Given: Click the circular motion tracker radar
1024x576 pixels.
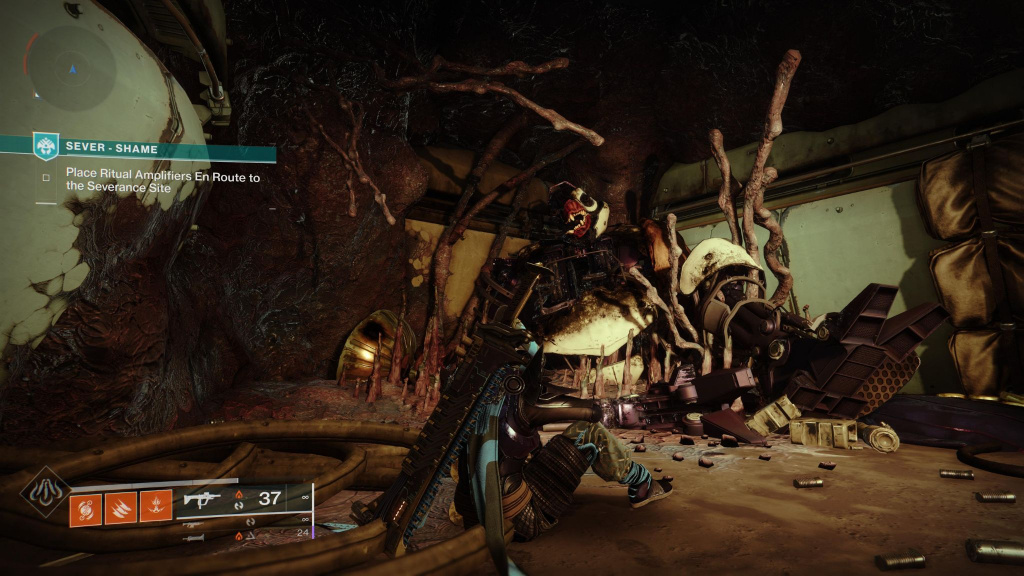Looking at the screenshot, I should point(71,69).
